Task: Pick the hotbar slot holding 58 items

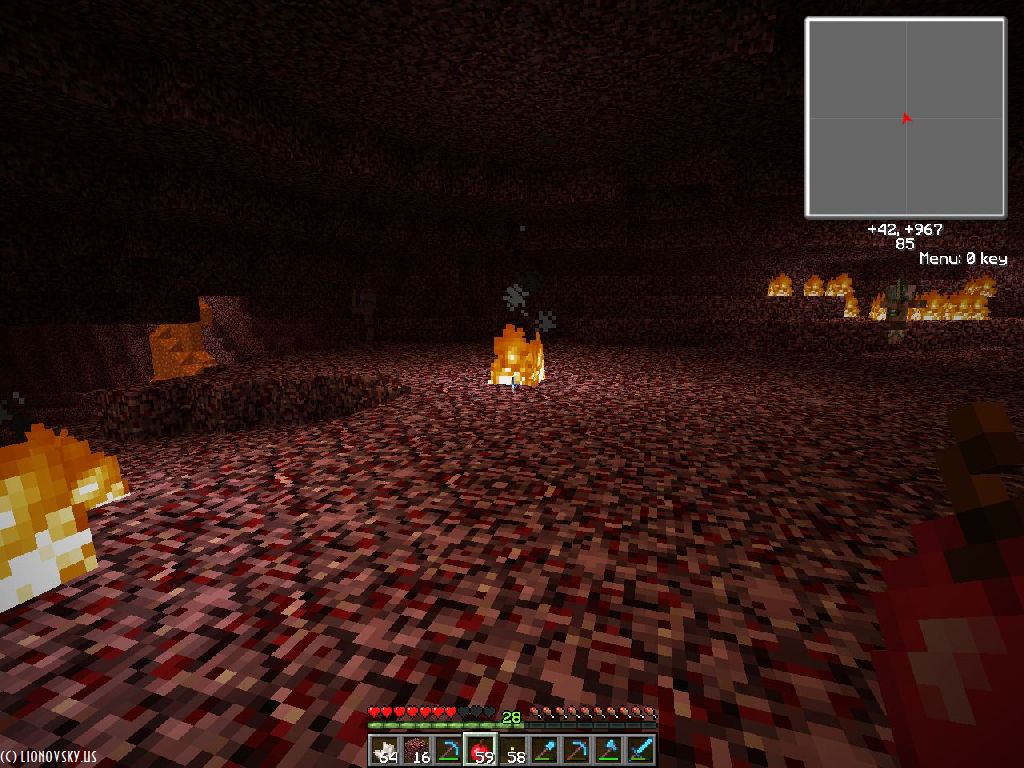Action: (x=514, y=749)
